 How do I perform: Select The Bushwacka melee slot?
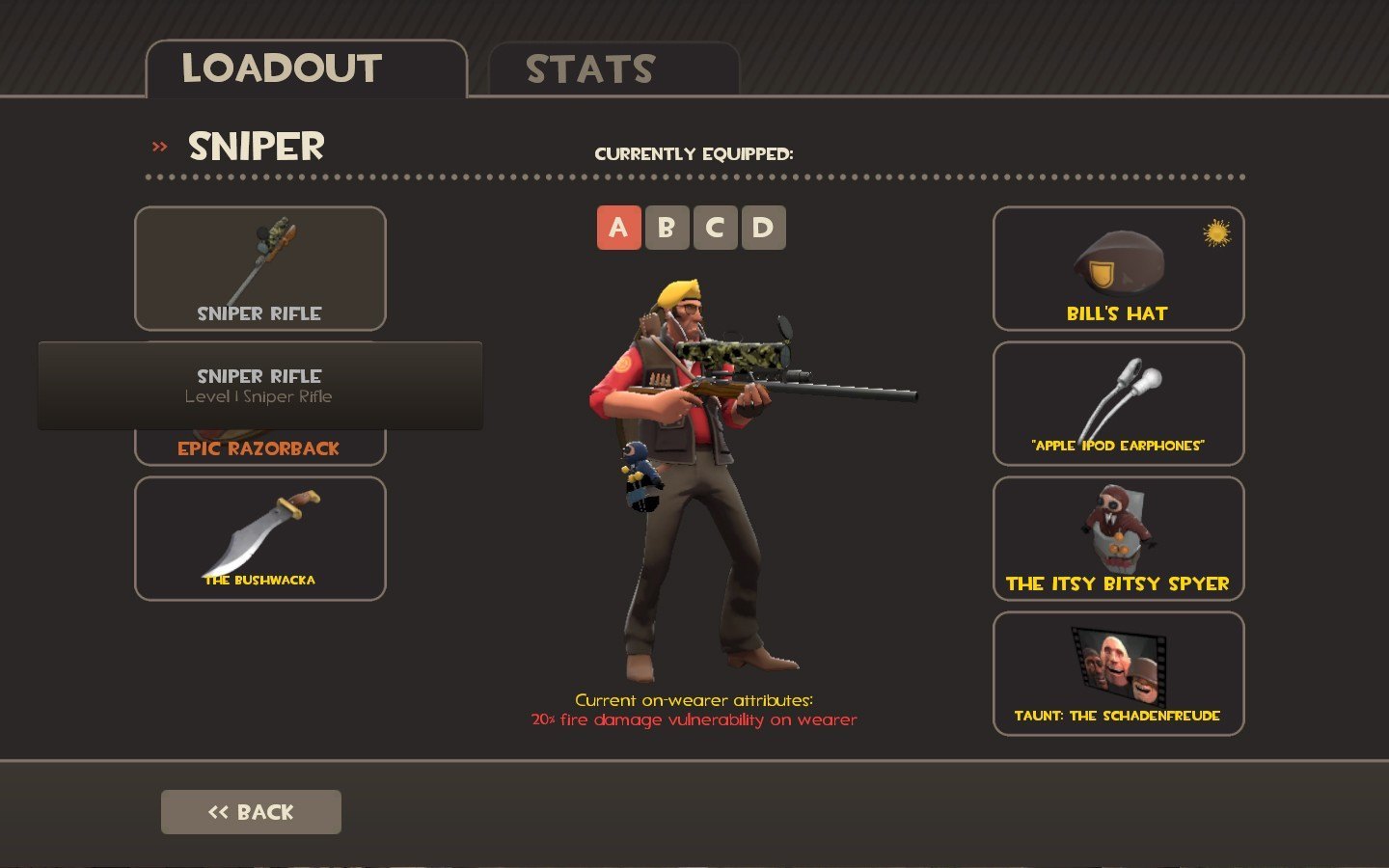(x=259, y=538)
